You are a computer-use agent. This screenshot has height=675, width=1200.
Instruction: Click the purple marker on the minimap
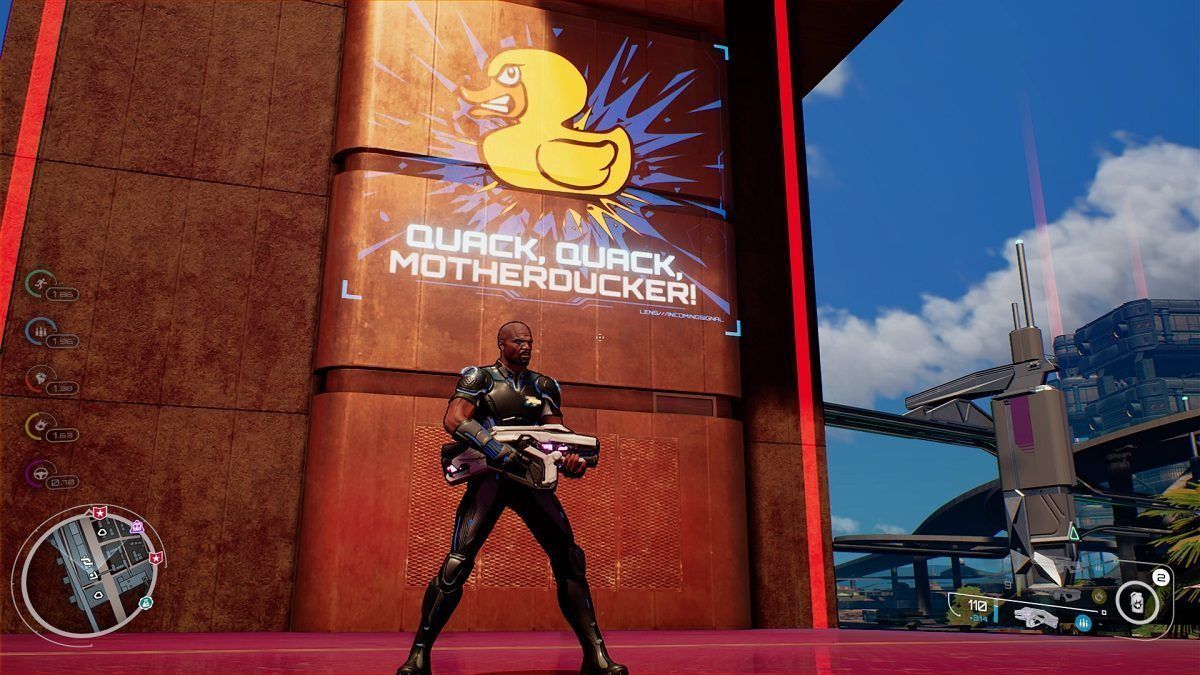(136, 526)
